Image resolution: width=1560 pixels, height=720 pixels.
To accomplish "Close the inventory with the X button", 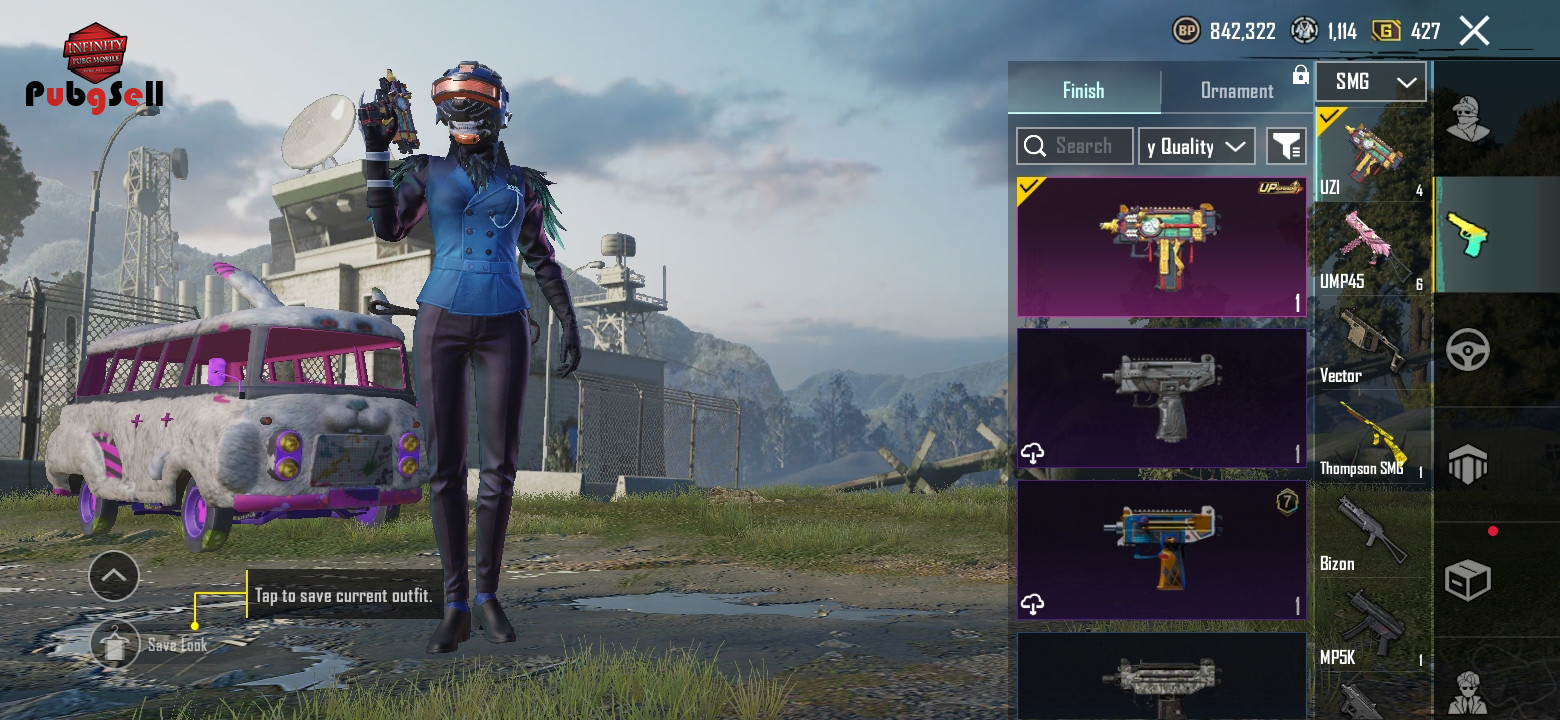I will tap(1474, 31).
